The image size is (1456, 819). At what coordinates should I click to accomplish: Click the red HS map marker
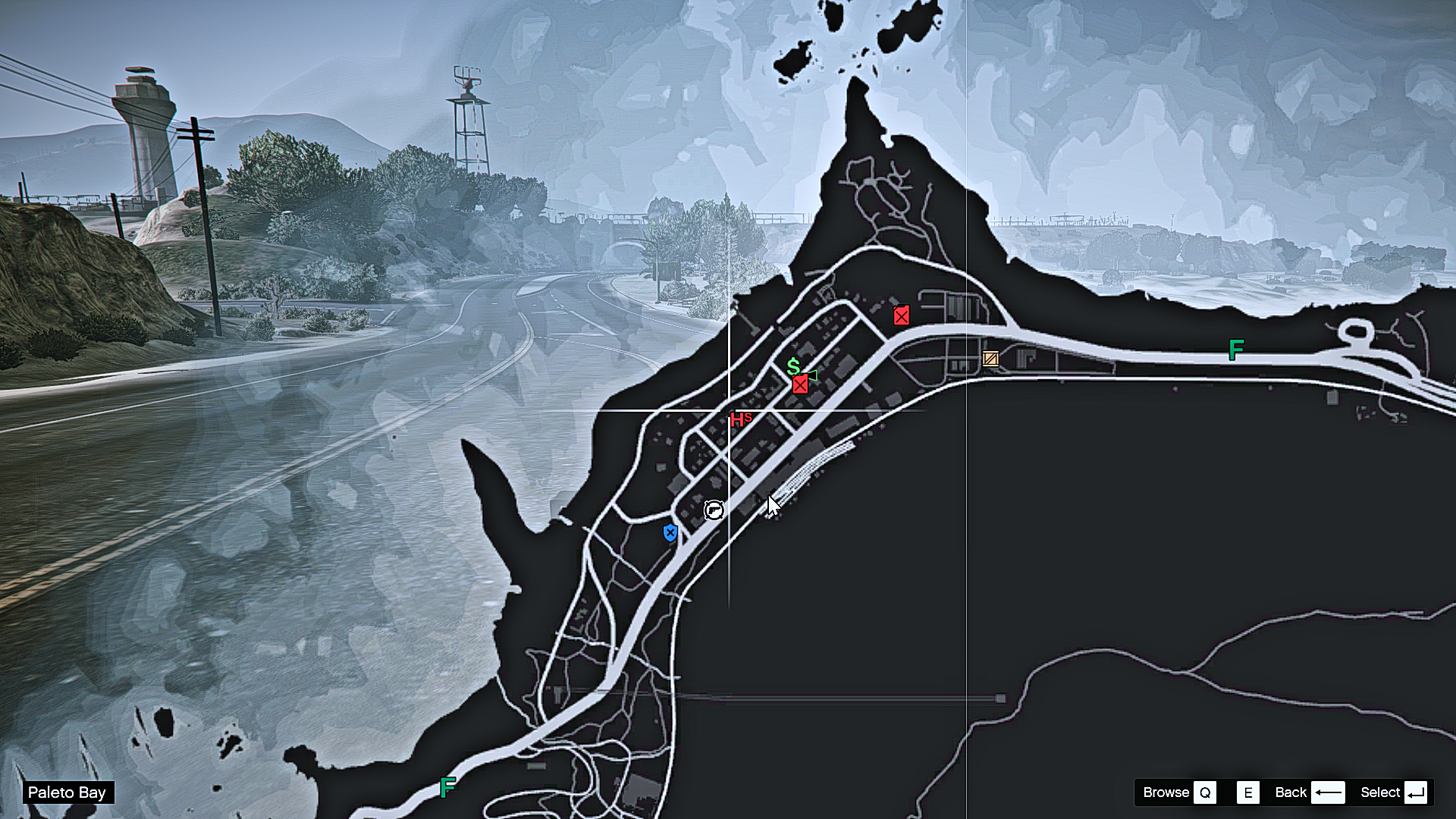(x=740, y=419)
